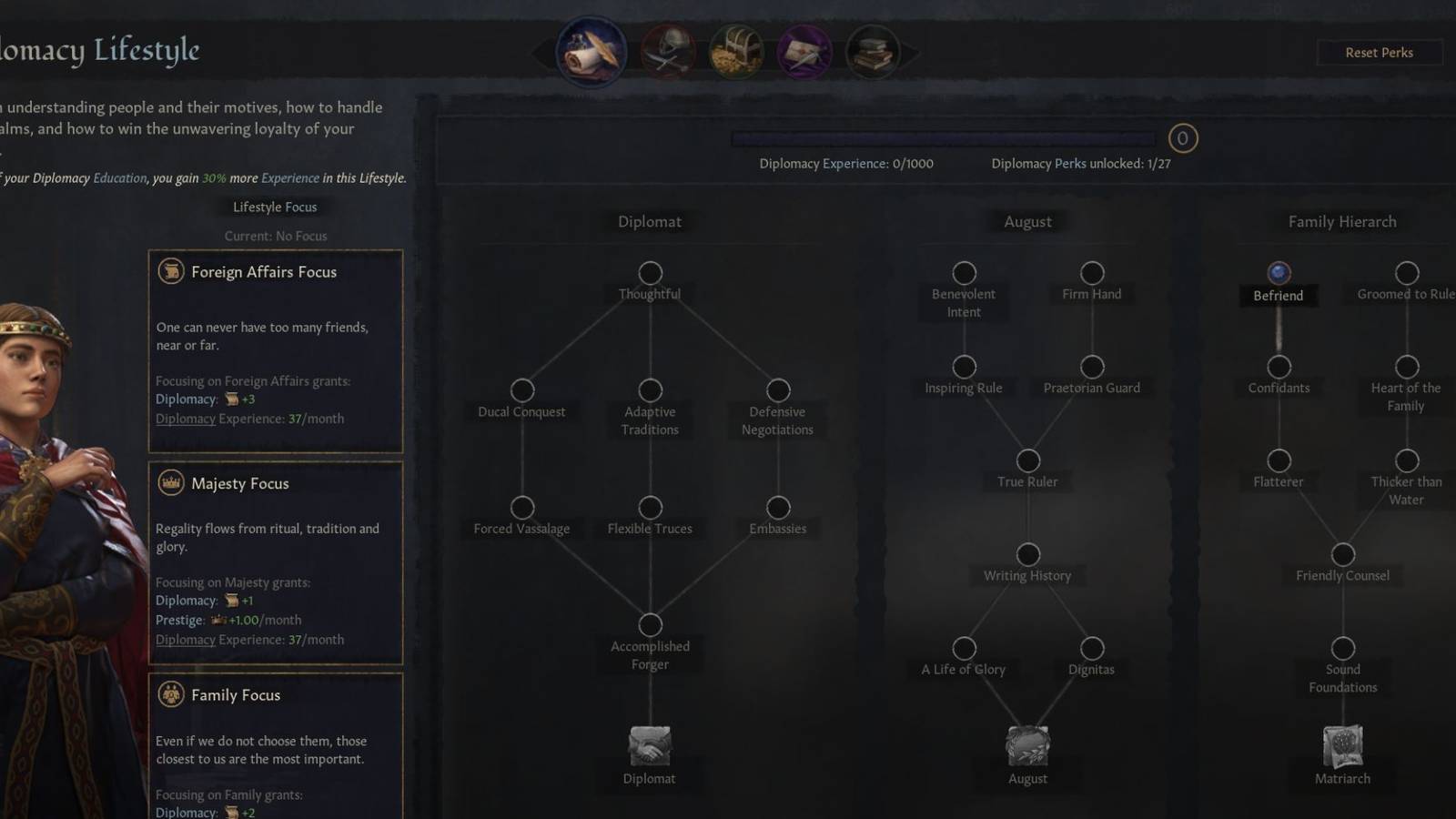Click the August laurel wreath perk icon
The image size is (1456, 819).
click(1027, 746)
